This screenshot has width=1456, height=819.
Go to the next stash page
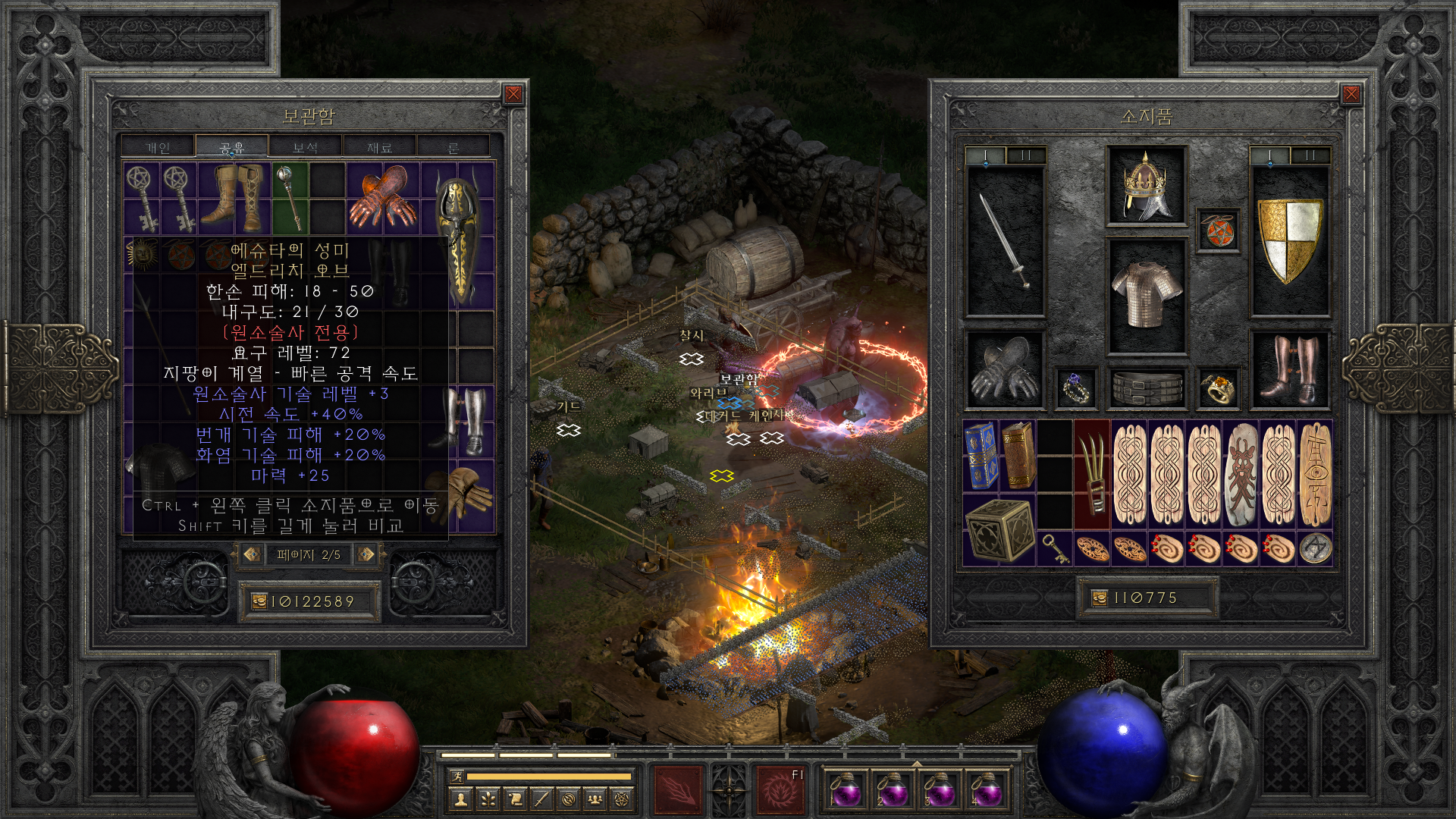pos(366,554)
